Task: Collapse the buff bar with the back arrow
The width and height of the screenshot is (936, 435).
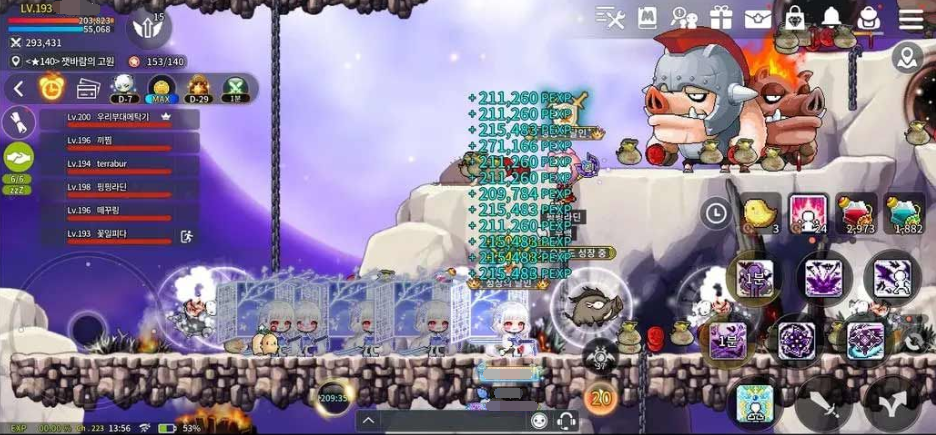Action: pyautogui.click(x=18, y=89)
